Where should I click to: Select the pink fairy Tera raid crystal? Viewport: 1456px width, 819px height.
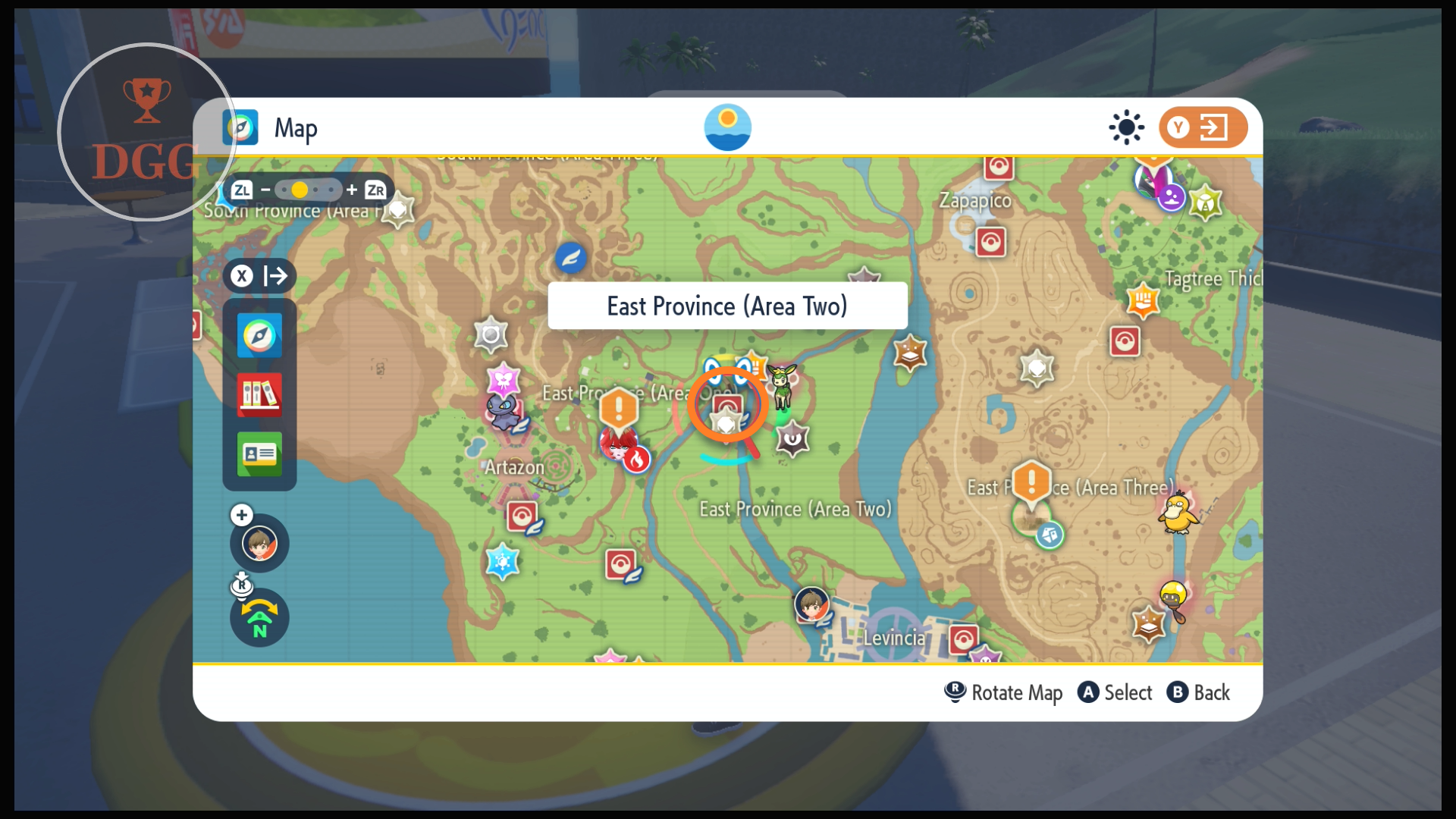pyautogui.click(x=504, y=379)
